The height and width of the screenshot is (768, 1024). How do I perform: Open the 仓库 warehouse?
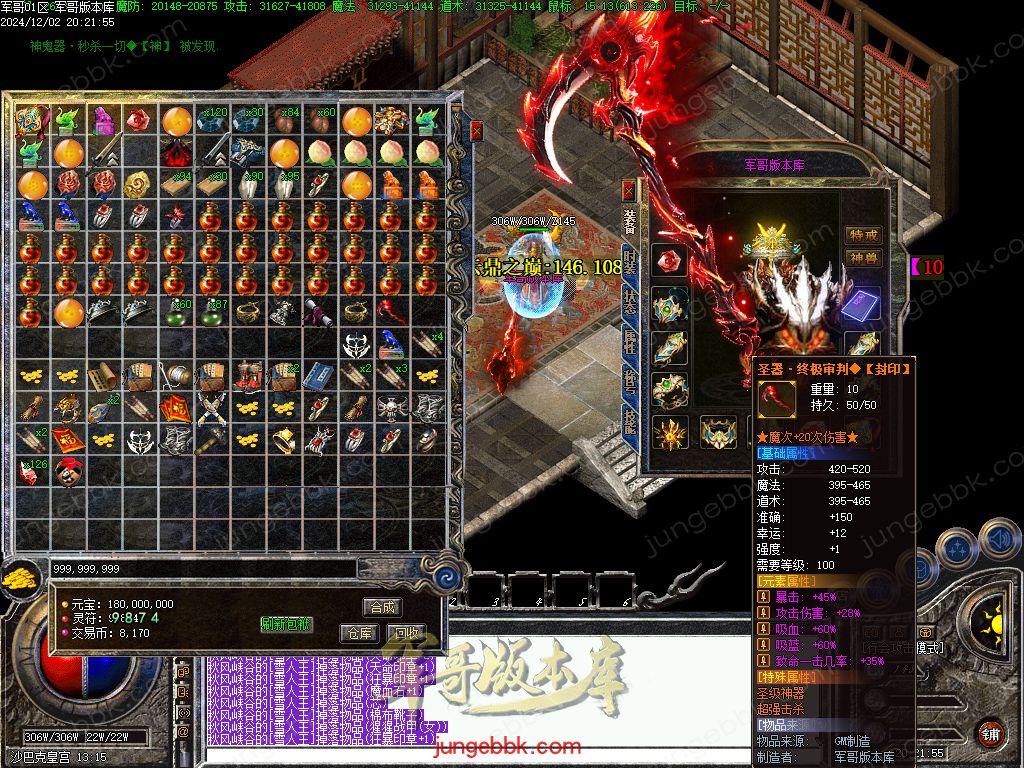point(359,633)
